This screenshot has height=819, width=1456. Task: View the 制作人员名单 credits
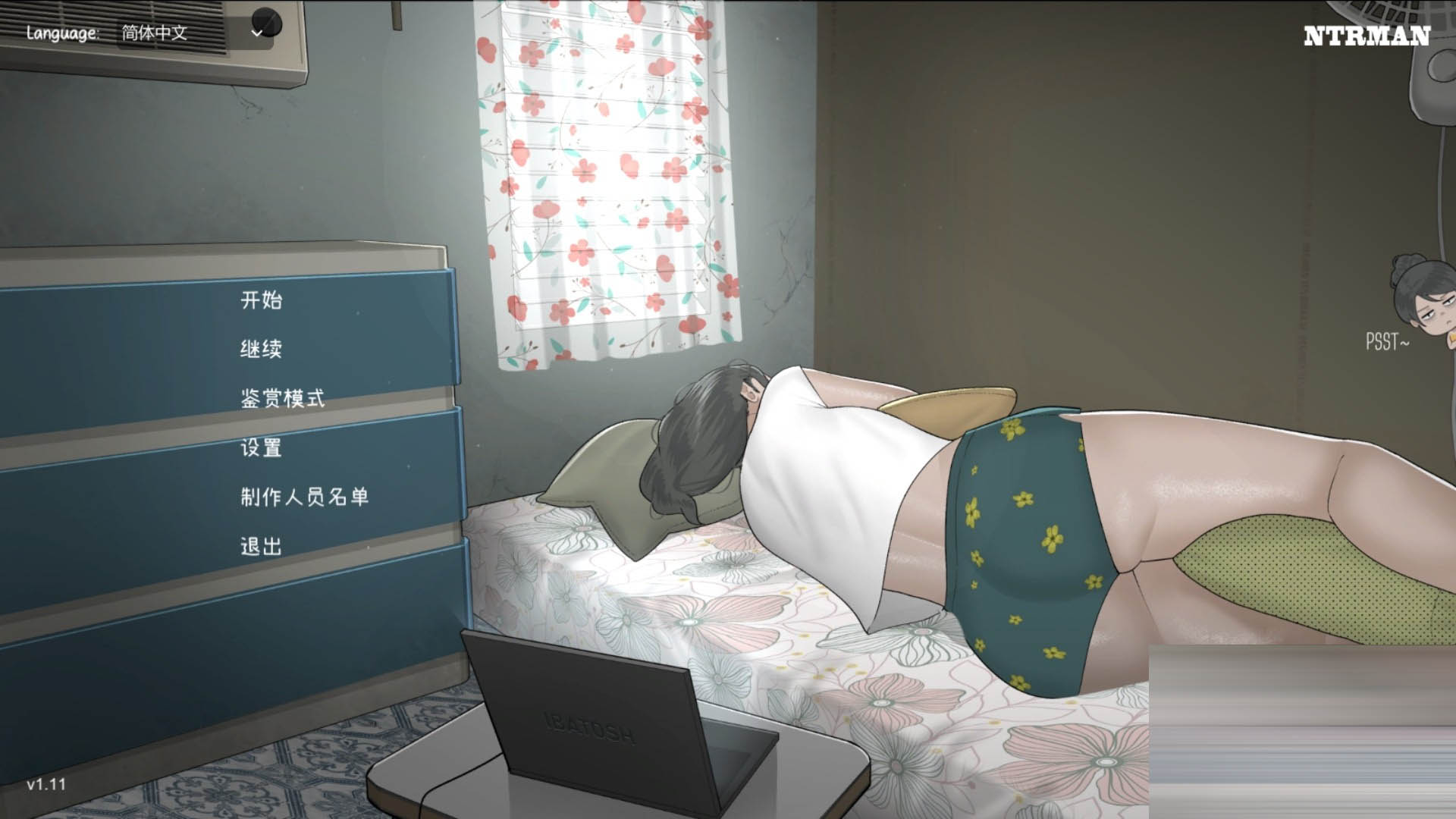(303, 498)
